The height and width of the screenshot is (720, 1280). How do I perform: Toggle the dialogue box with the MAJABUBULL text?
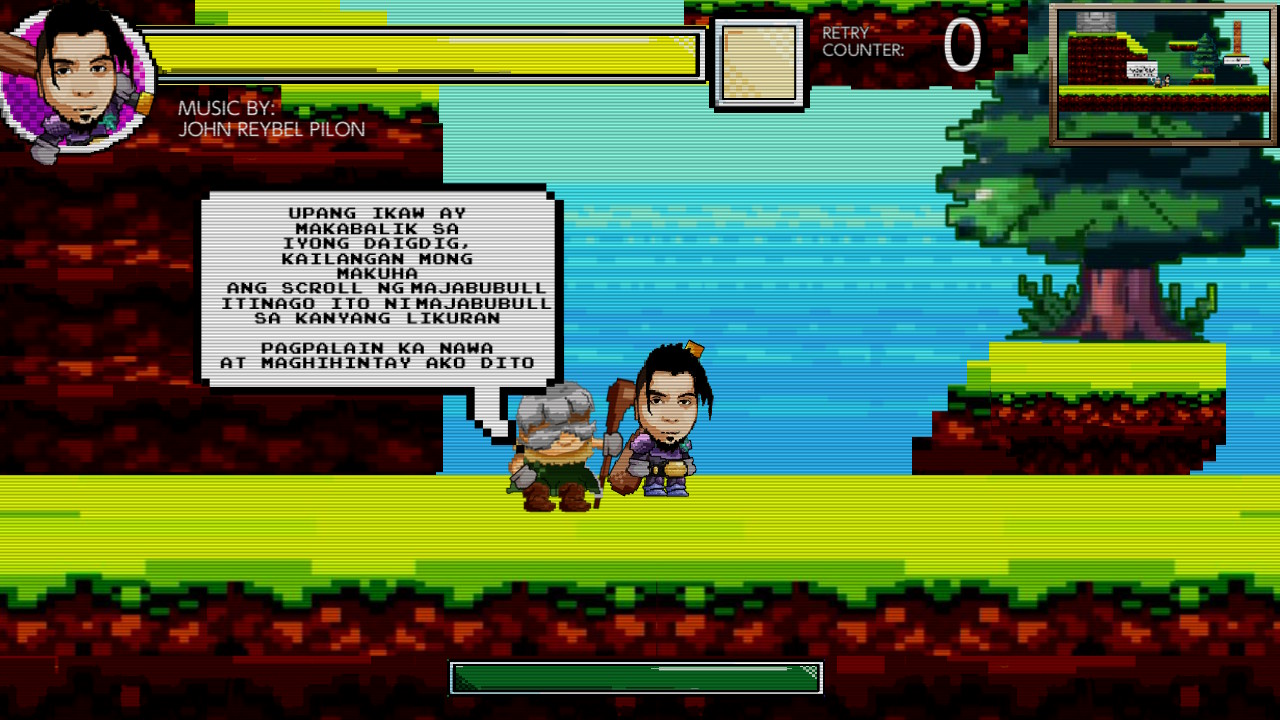tap(380, 285)
